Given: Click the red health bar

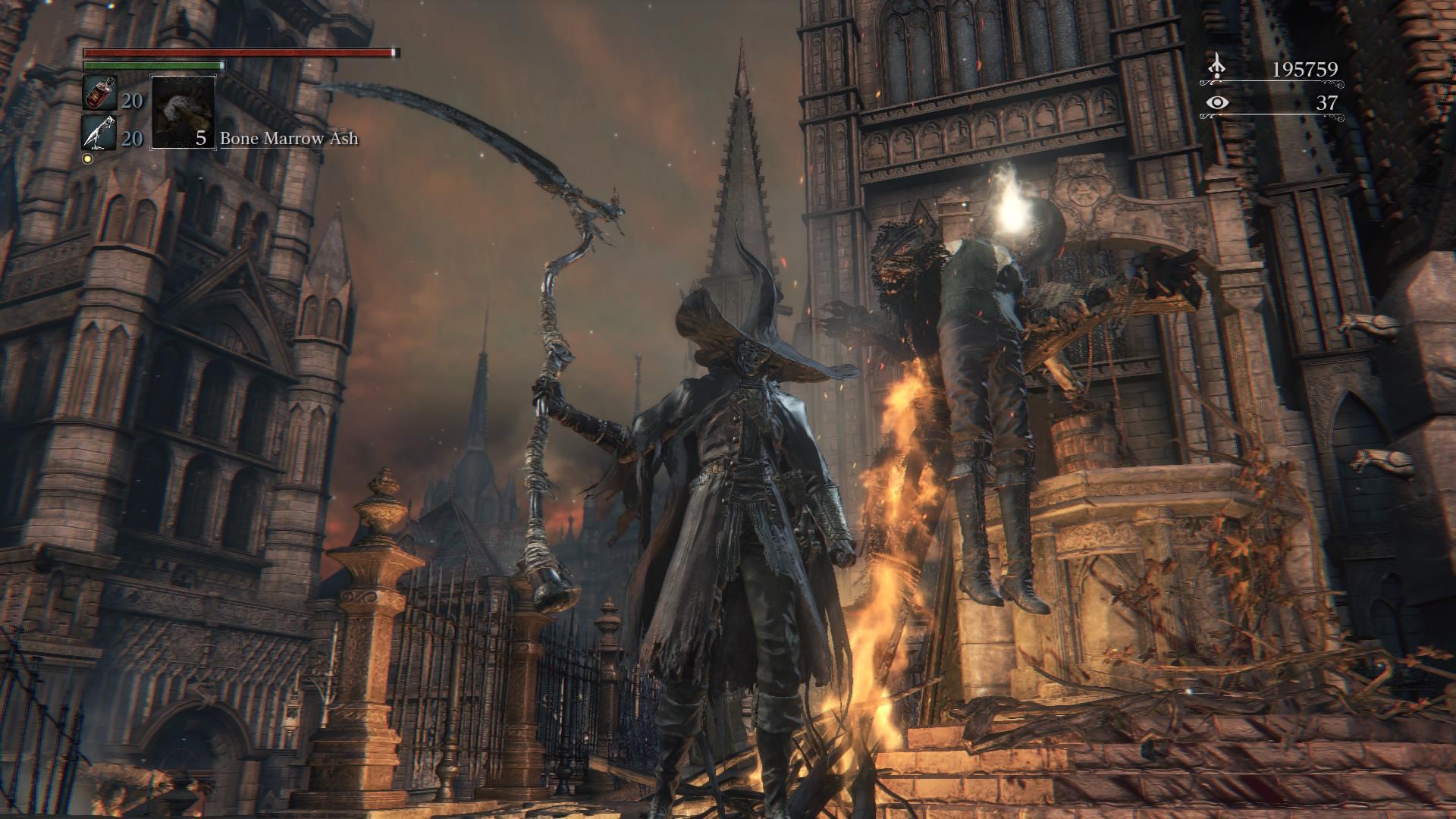Looking at the screenshot, I should tap(235, 54).
